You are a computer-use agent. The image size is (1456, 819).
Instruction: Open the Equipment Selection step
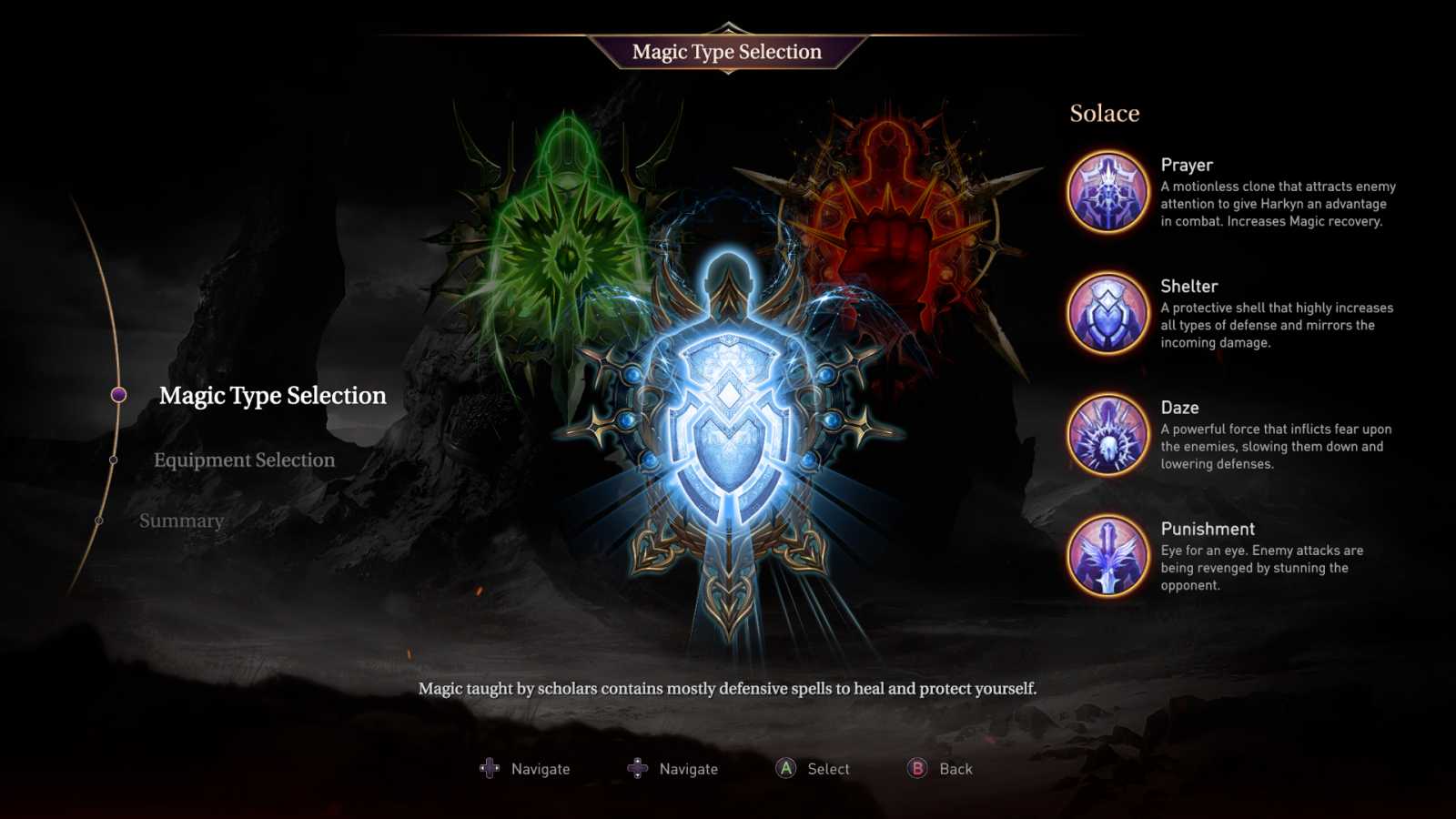(x=245, y=460)
